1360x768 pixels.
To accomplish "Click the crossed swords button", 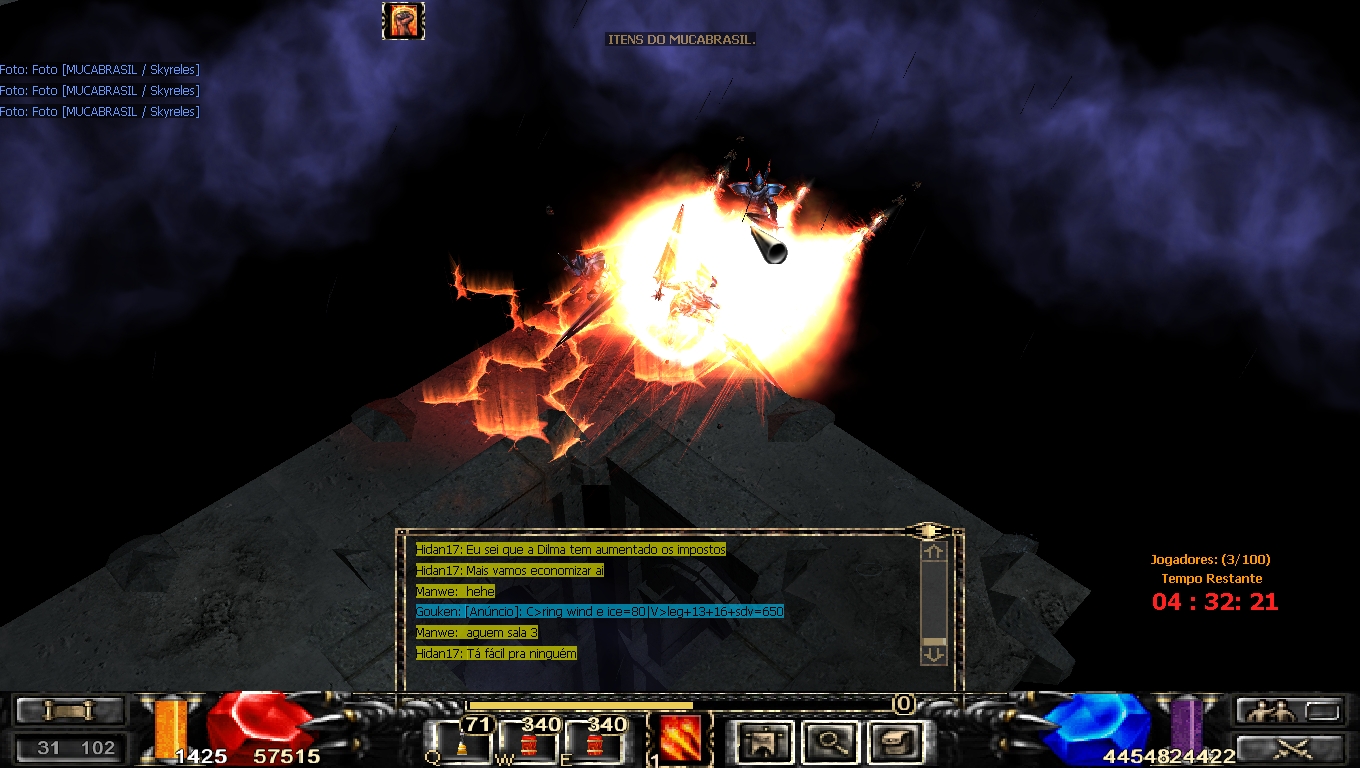I will tap(1289, 747).
